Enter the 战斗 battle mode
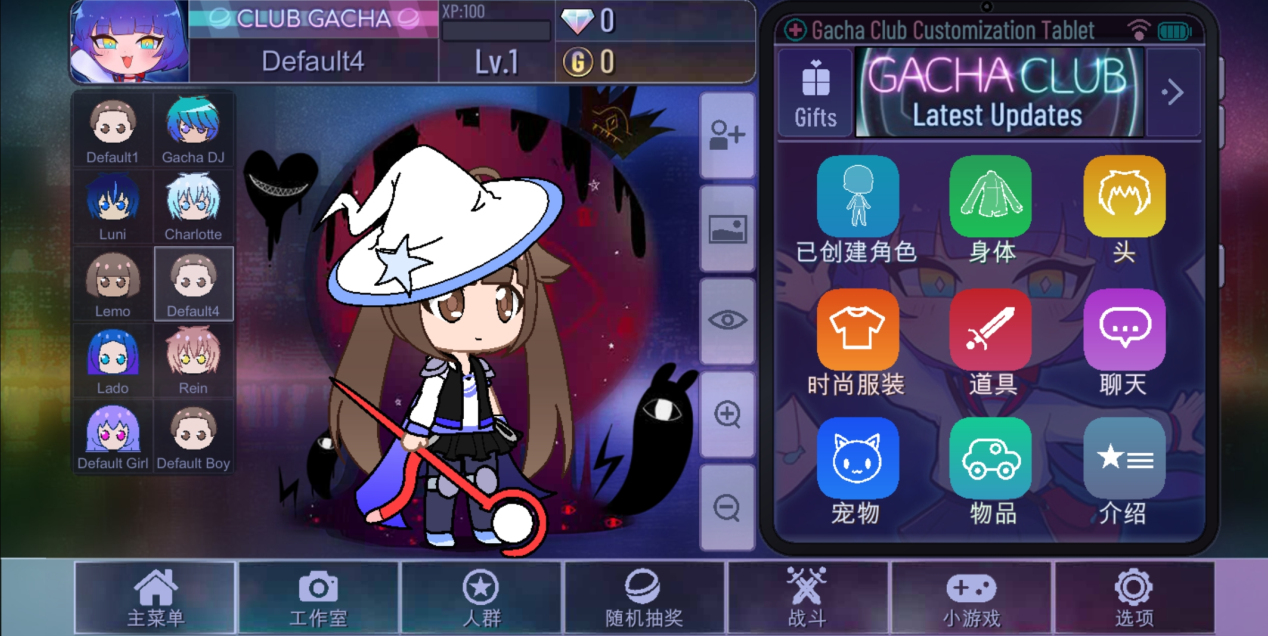Viewport: 1268px width, 636px height. 807,598
